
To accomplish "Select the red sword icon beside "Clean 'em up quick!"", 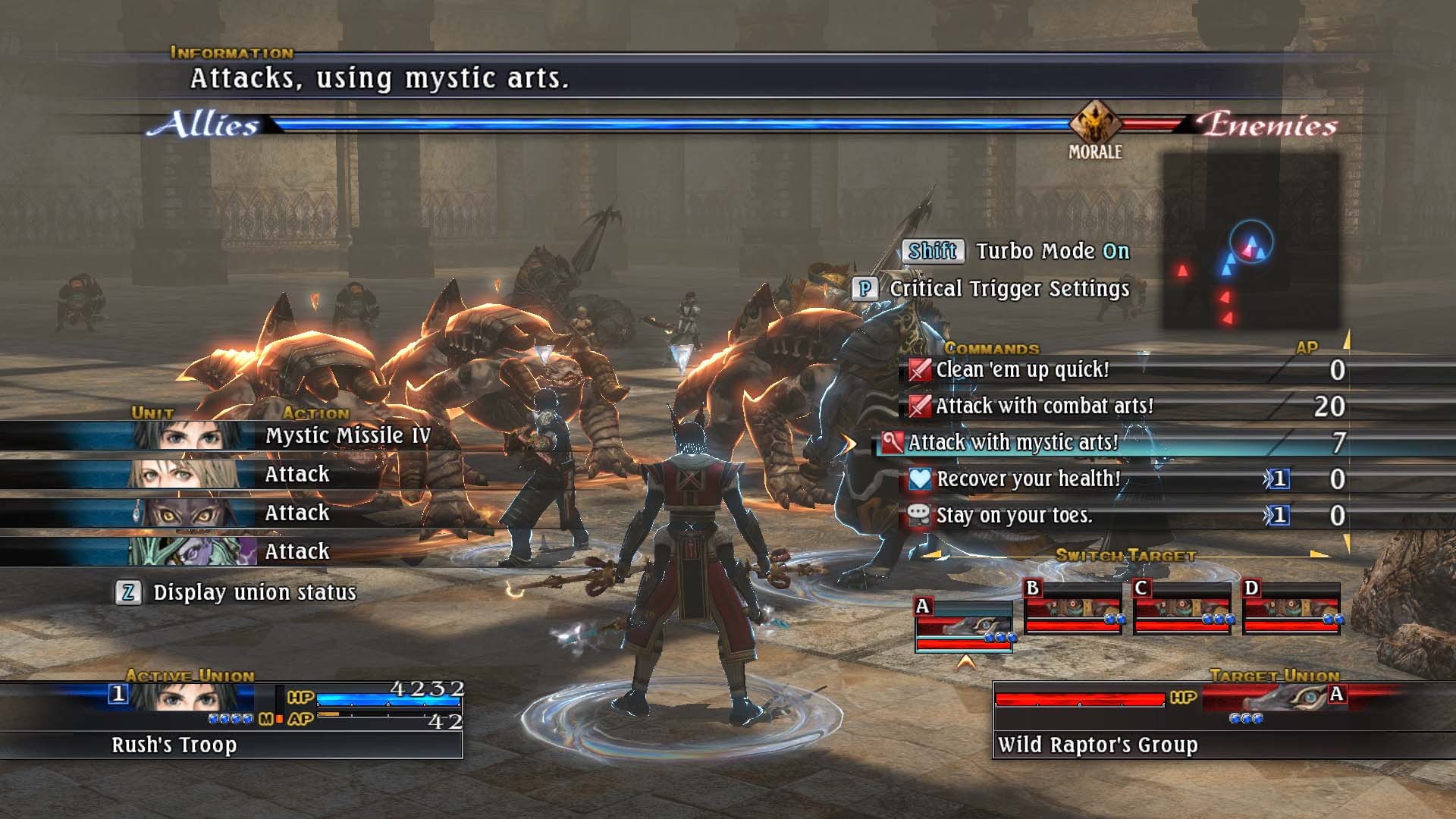I will pyautogui.click(x=920, y=370).
